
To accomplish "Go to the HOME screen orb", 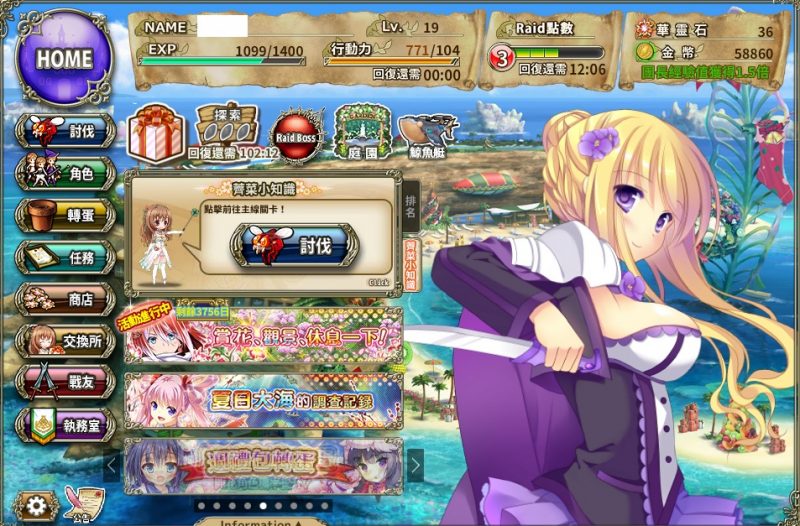I will click(64, 57).
